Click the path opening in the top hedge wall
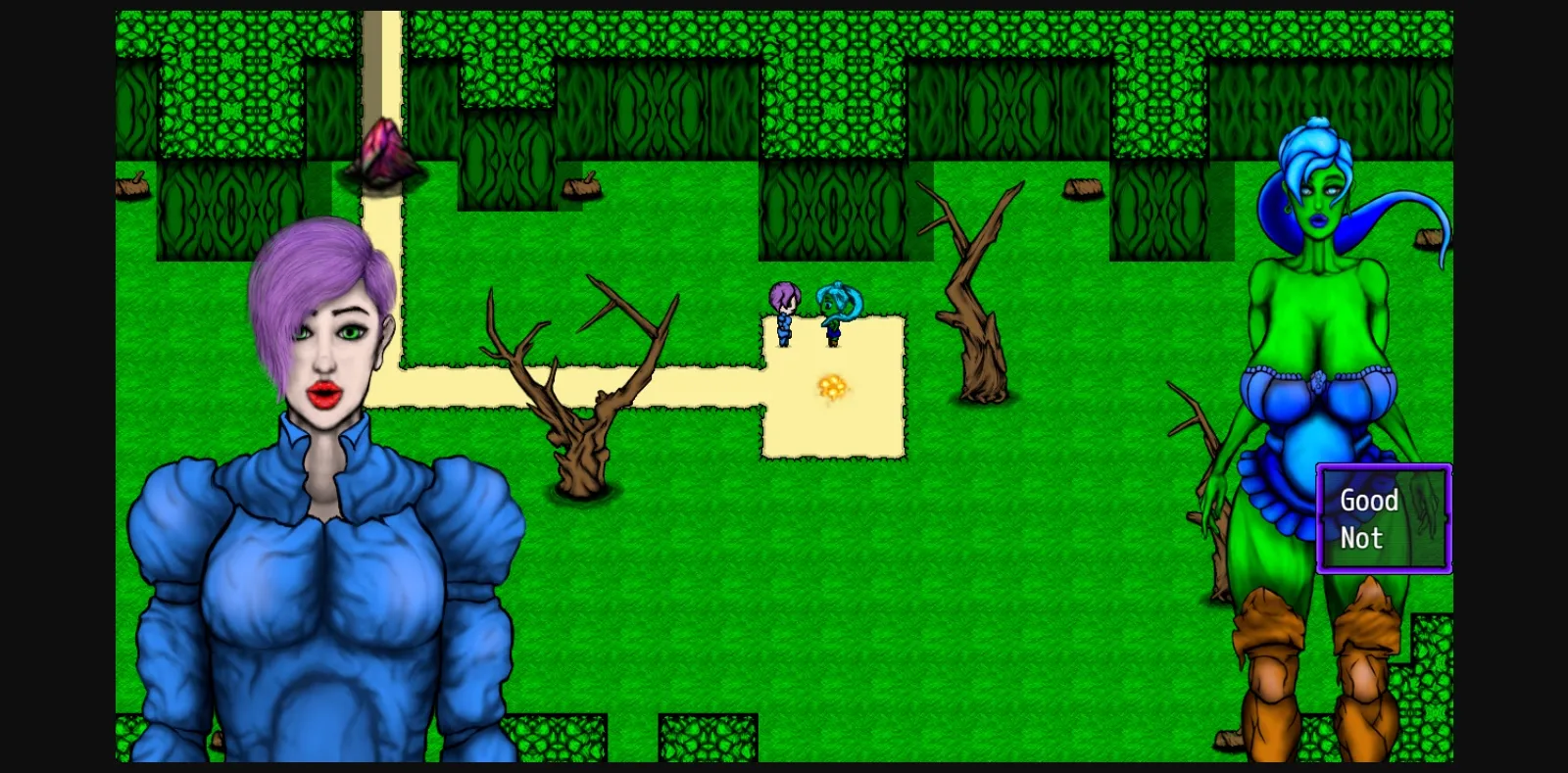 point(384,49)
